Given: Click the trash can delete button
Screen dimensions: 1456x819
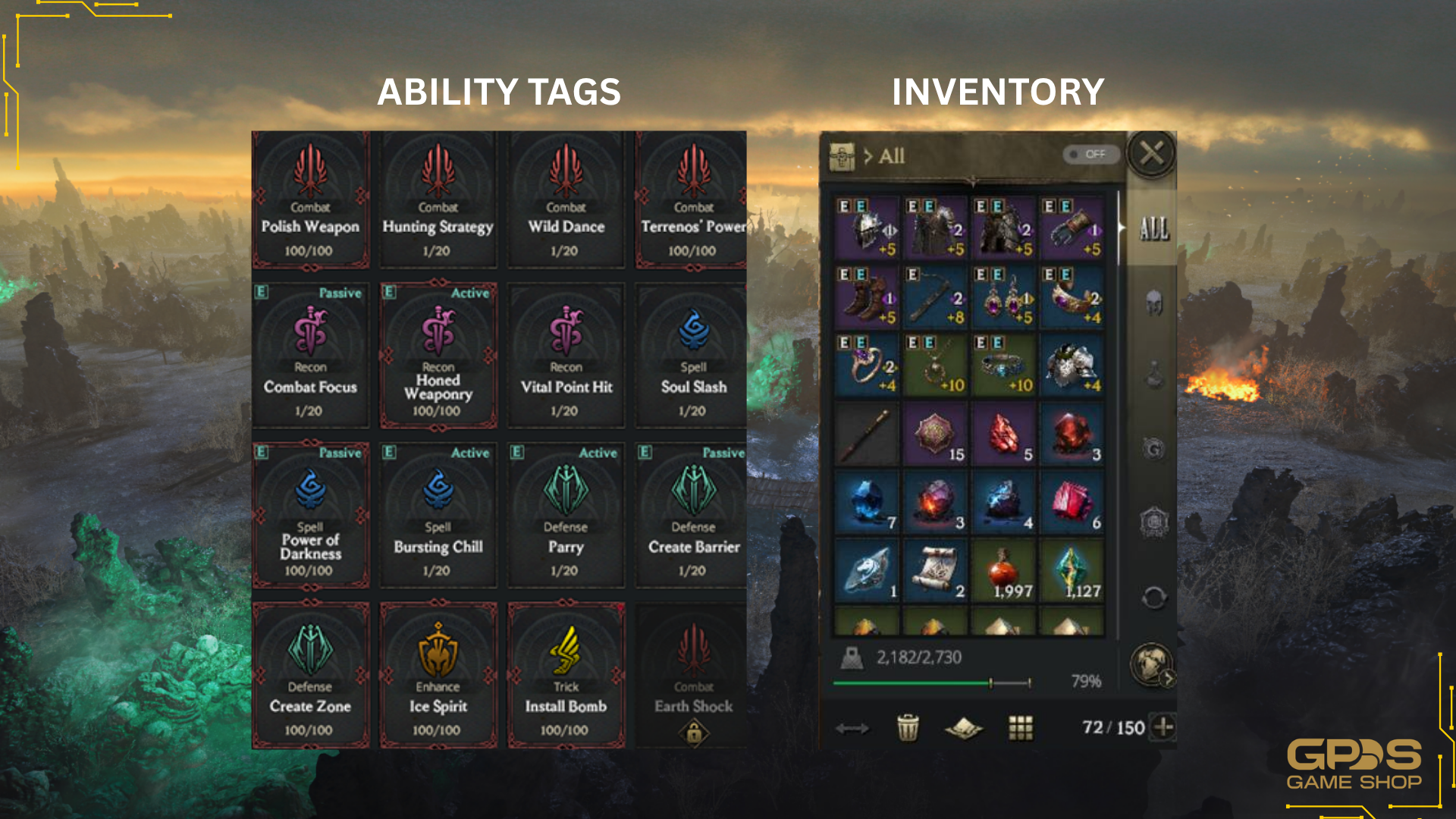Looking at the screenshot, I should [908, 728].
